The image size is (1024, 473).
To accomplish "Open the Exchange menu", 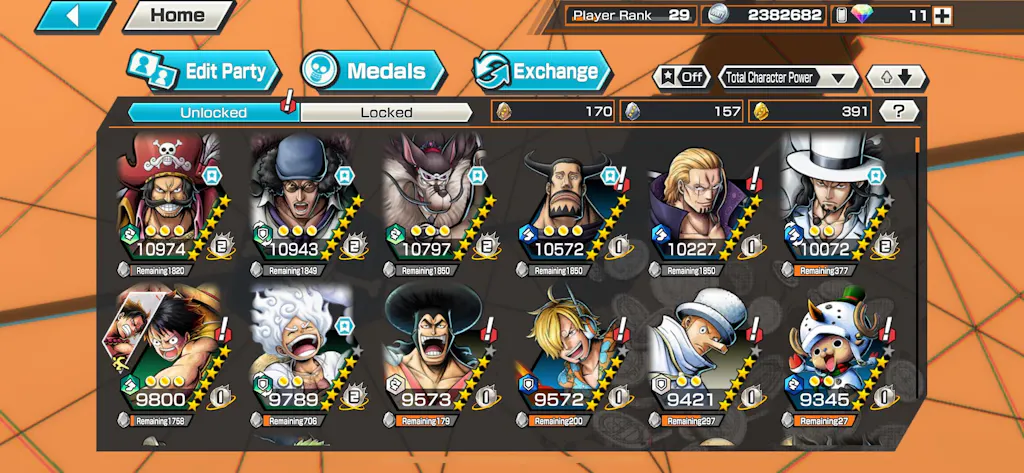I will (x=541, y=71).
